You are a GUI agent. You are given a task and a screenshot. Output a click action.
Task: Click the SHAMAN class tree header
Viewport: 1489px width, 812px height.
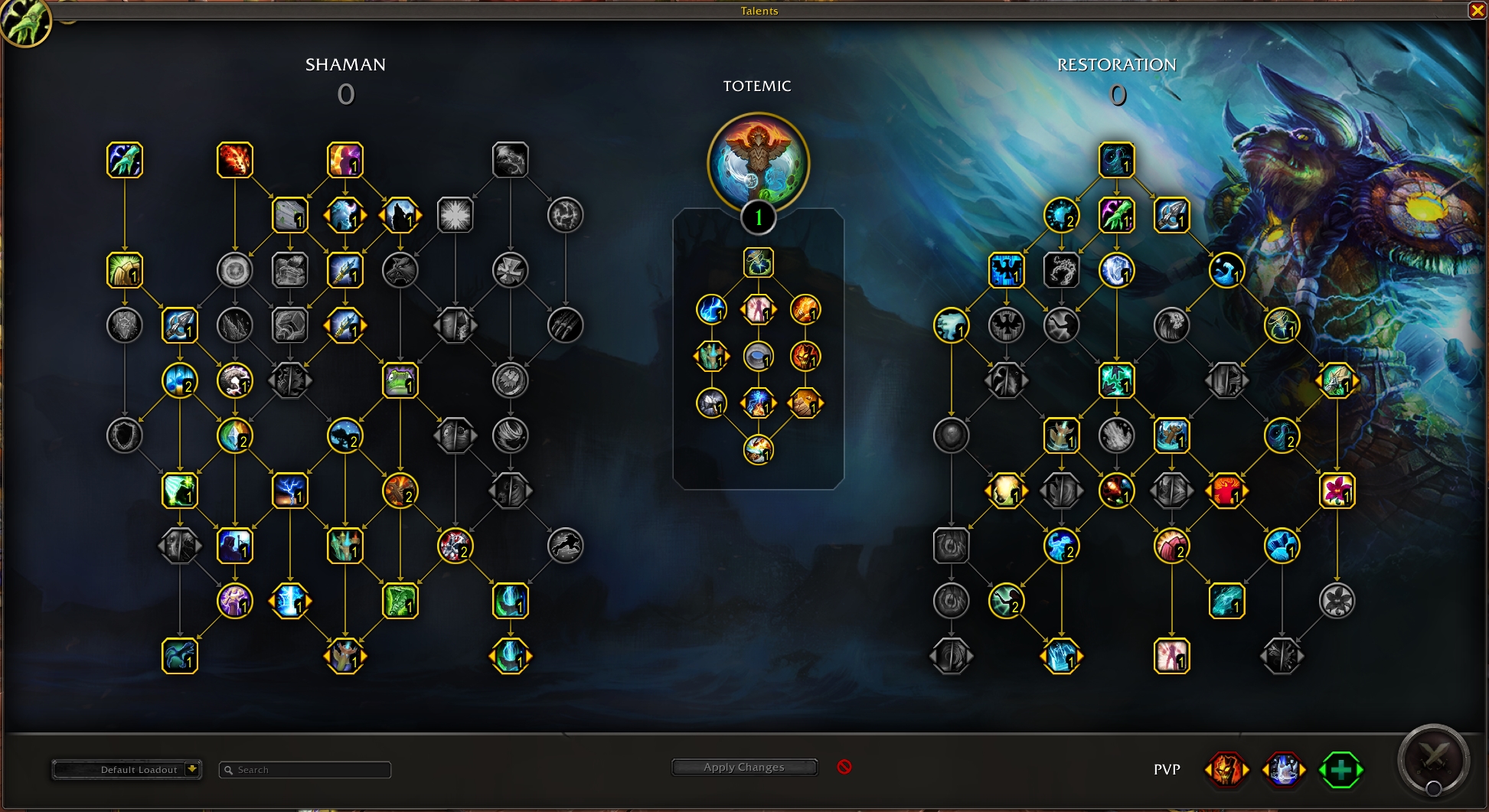click(x=346, y=65)
